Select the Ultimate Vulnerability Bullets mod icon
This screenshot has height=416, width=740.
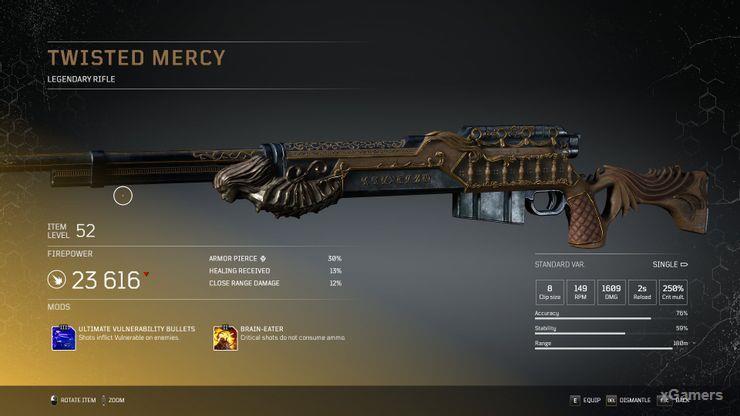pyautogui.click(x=64, y=337)
